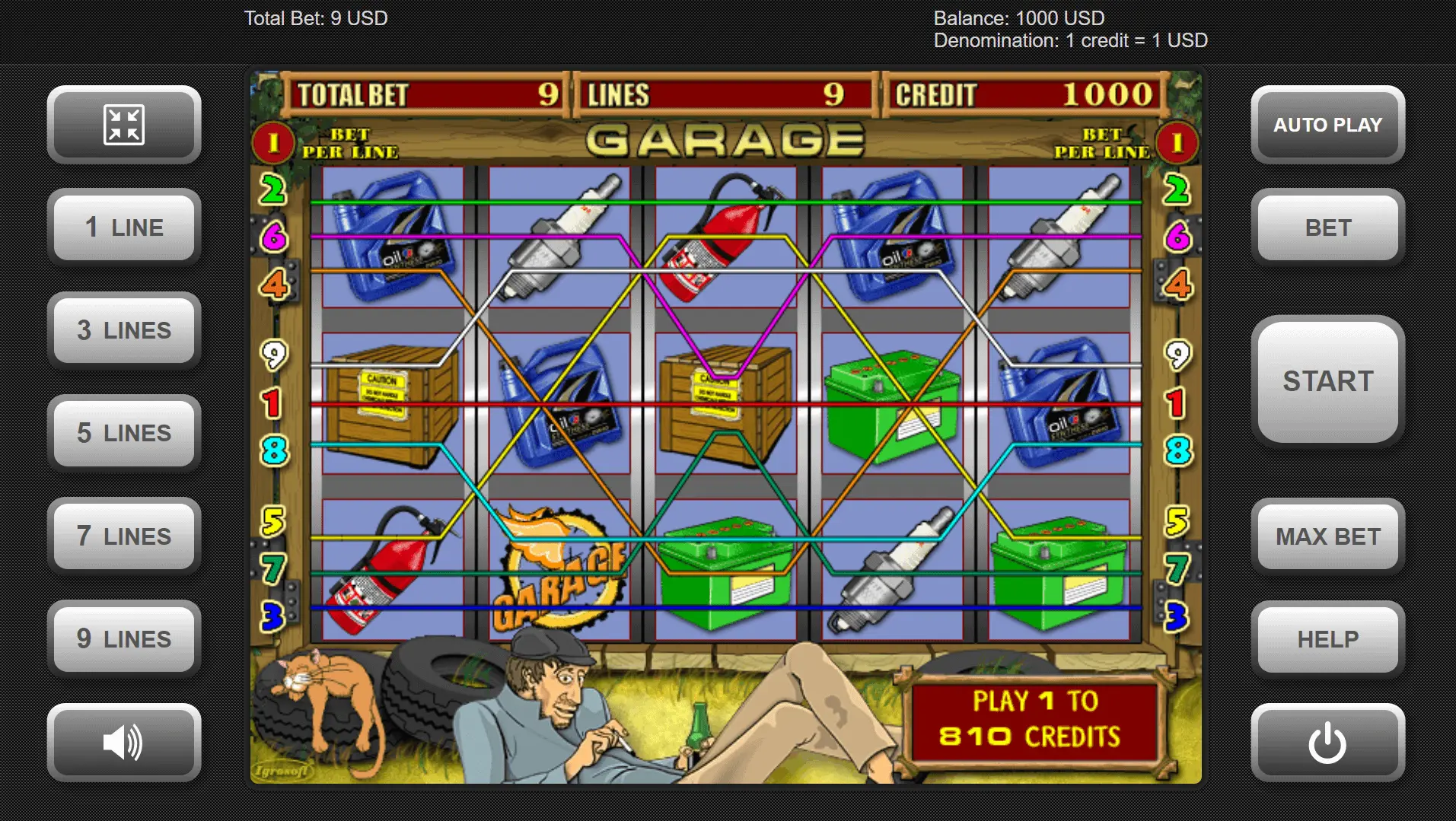Turn on AUTO PLAY
The width and height of the screenshot is (1456, 821).
(x=1327, y=125)
